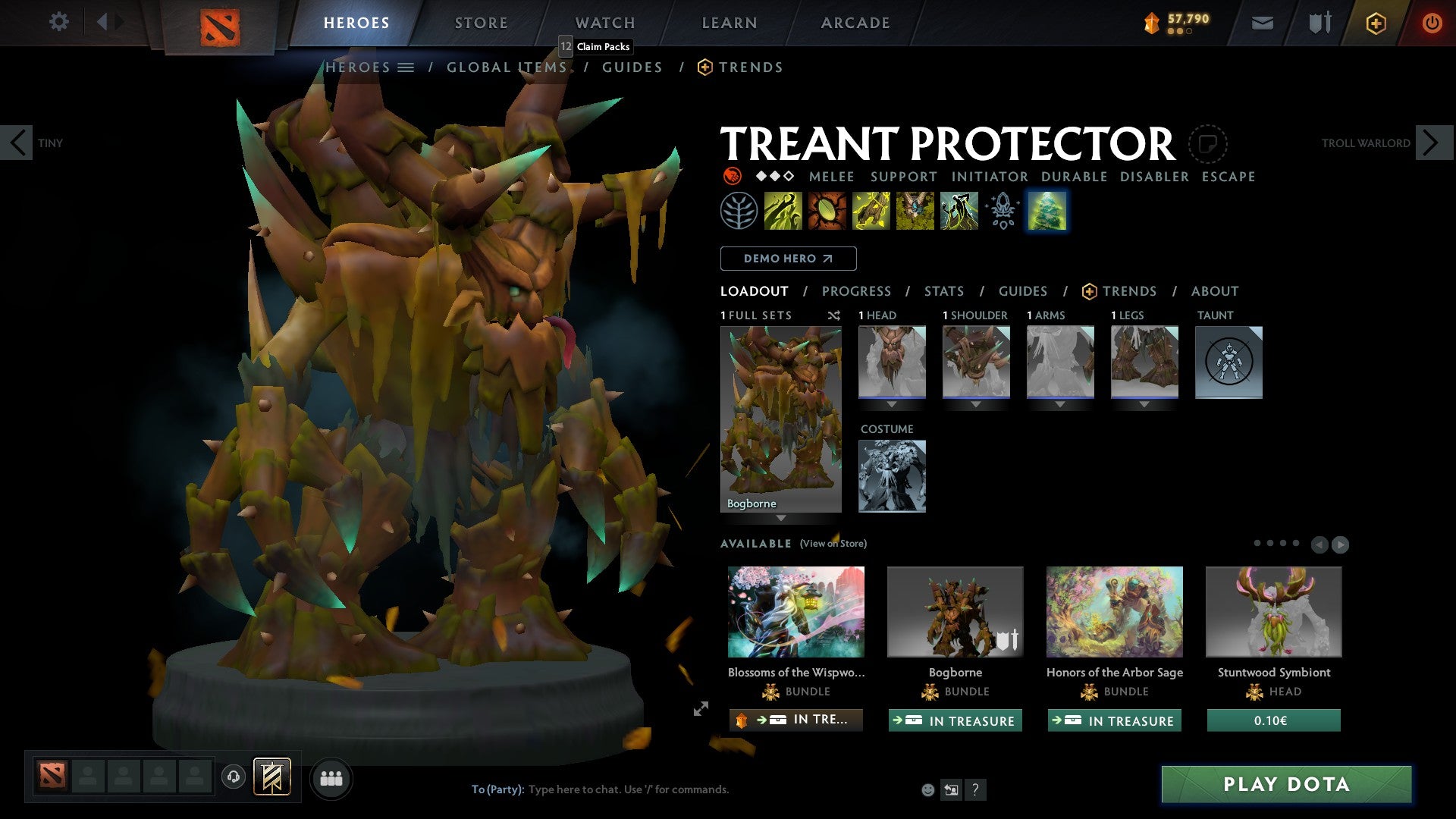Expand the Bogborne full set details arrow
This screenshot has height=819, width=1456.
pyautogui.click(x=781, y=519)
